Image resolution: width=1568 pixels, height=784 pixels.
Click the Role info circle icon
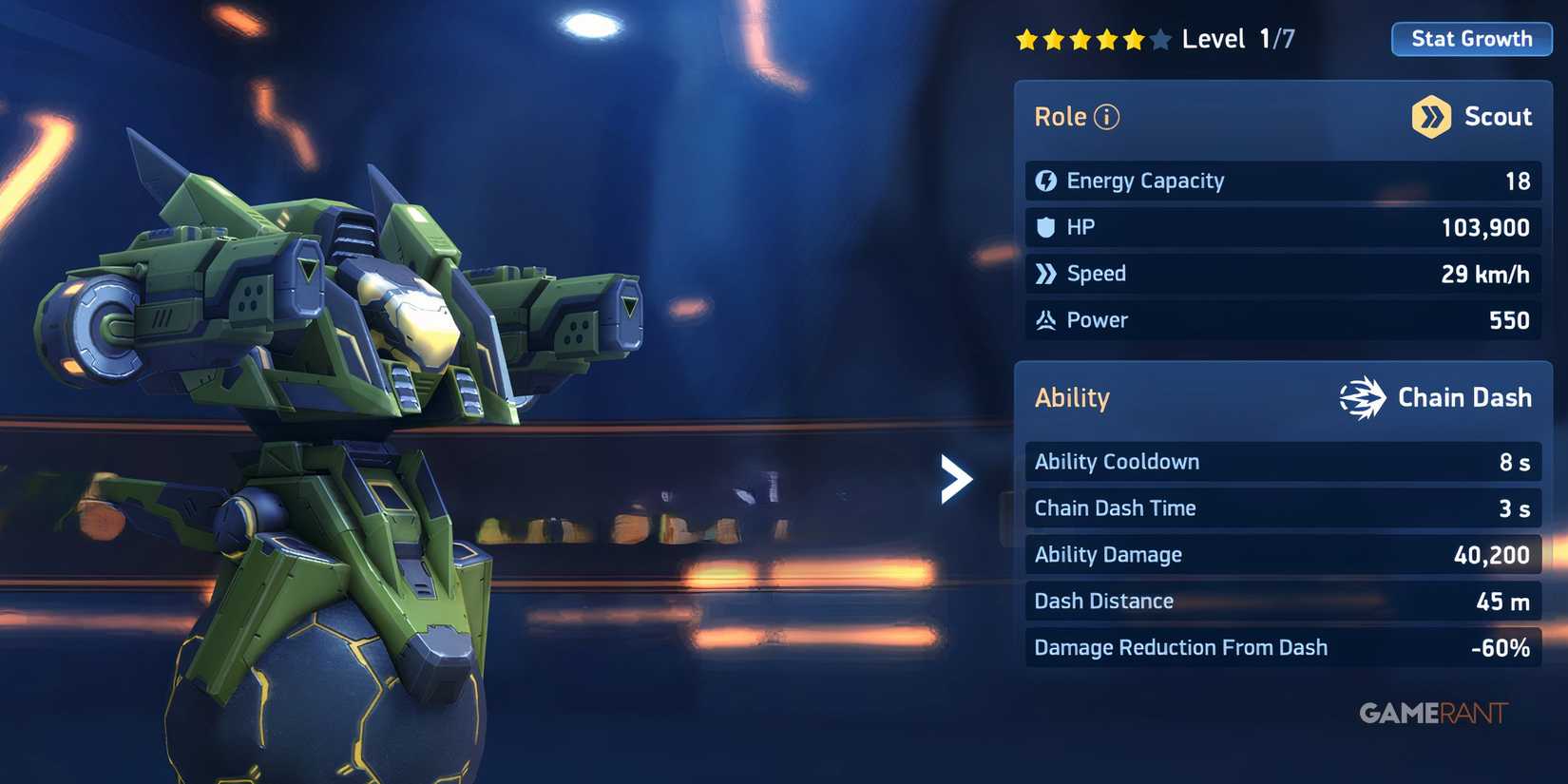[x=1105, y=116]
